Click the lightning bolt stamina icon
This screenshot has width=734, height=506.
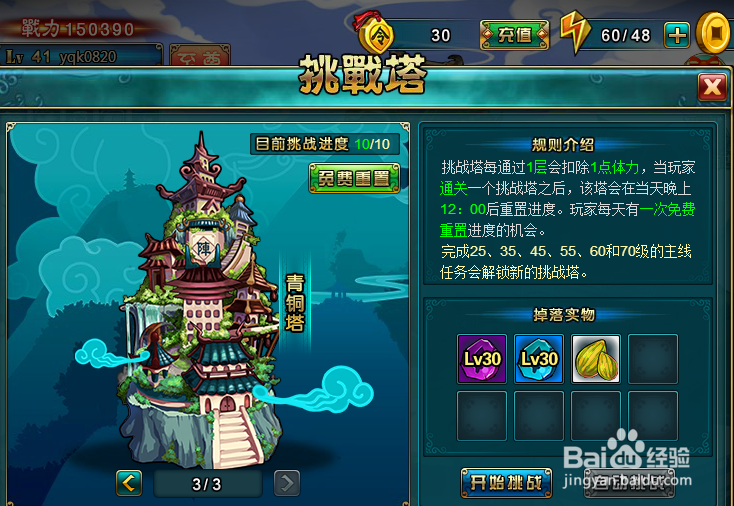click(575, 34)
